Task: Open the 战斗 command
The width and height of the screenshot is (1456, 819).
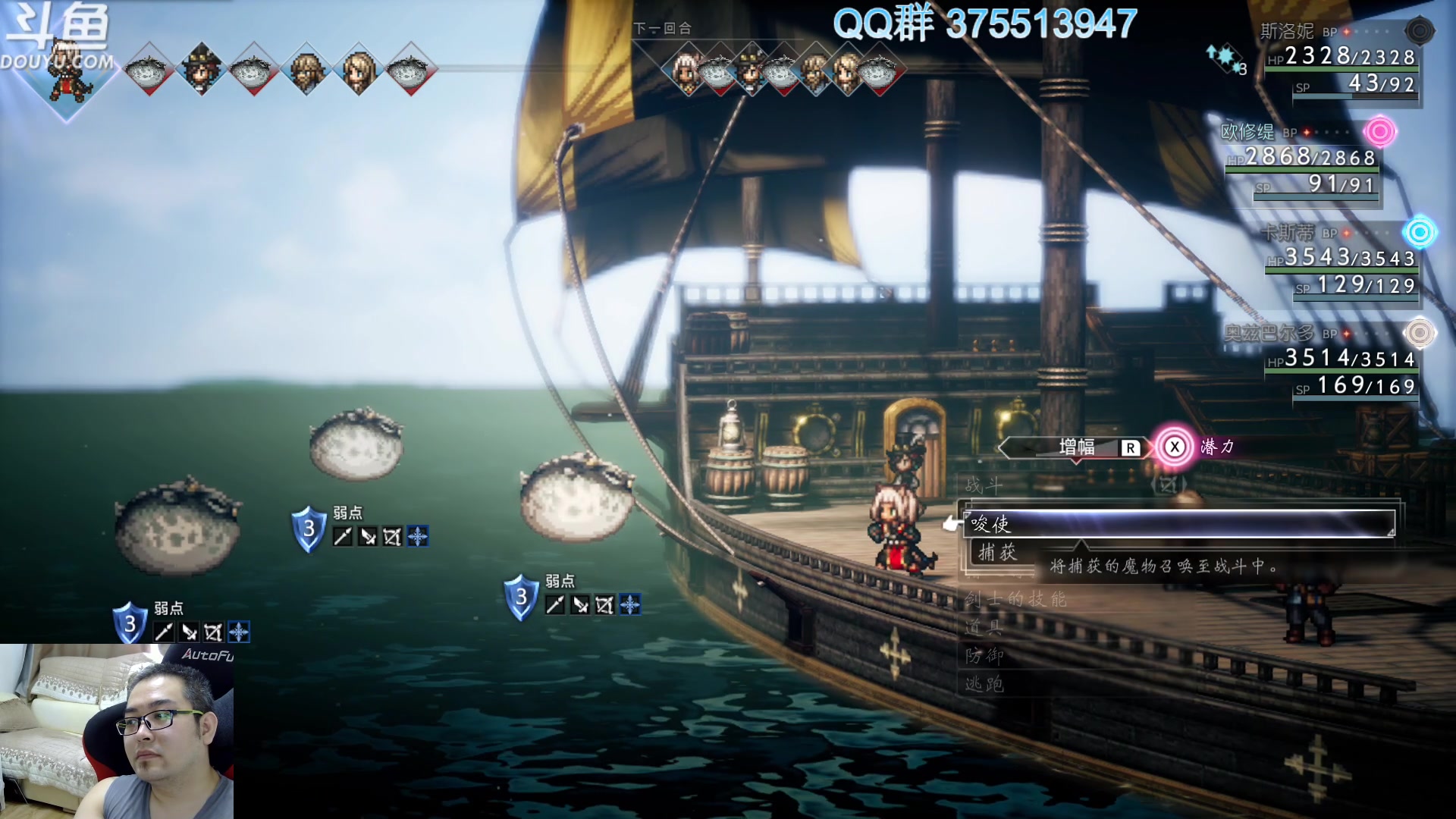Action: click(984, 485)
